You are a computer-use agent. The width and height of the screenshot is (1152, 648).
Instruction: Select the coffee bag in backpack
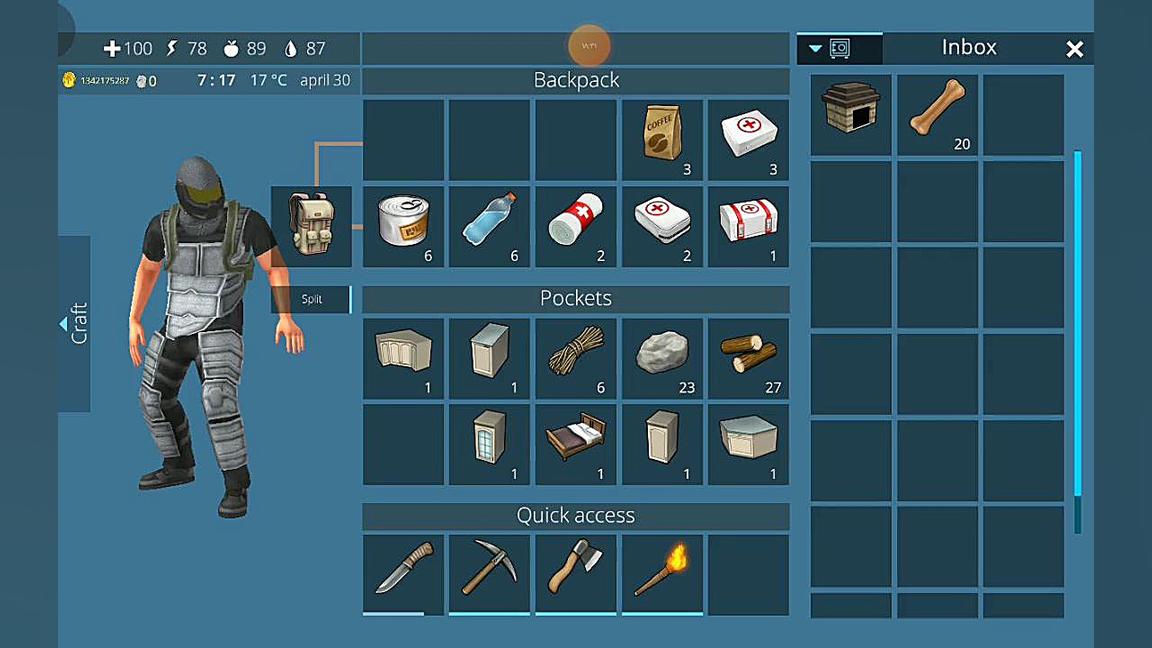point(662,140)
